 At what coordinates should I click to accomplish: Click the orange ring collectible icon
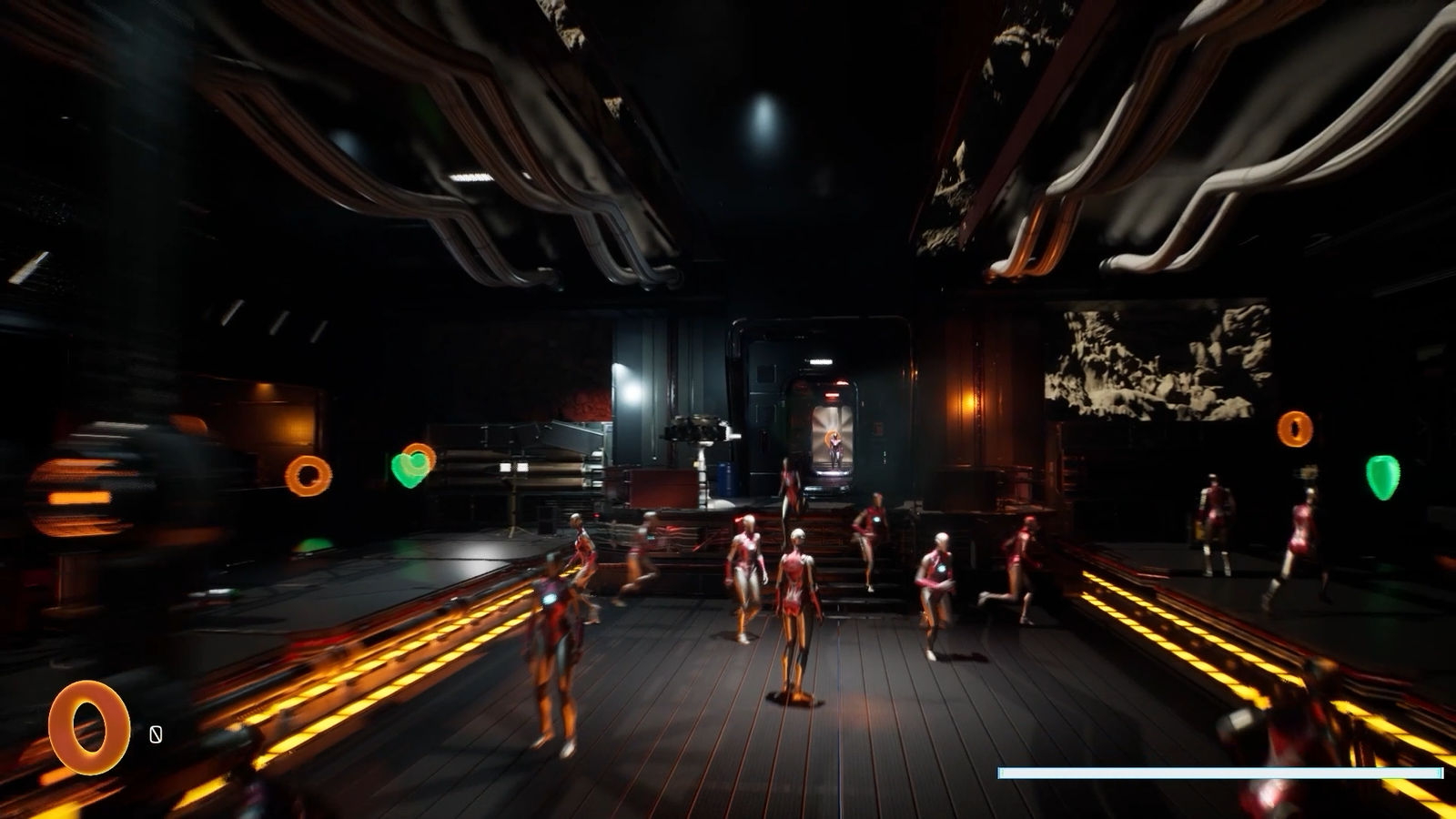tap(88, 727)
